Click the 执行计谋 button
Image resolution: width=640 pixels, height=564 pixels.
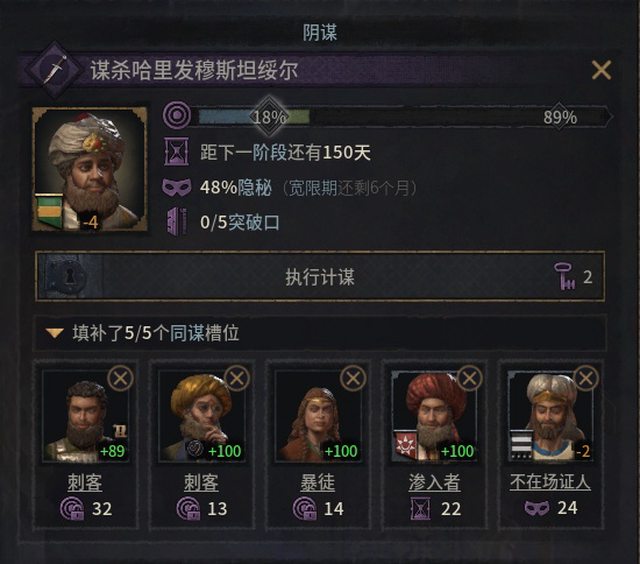319,277
